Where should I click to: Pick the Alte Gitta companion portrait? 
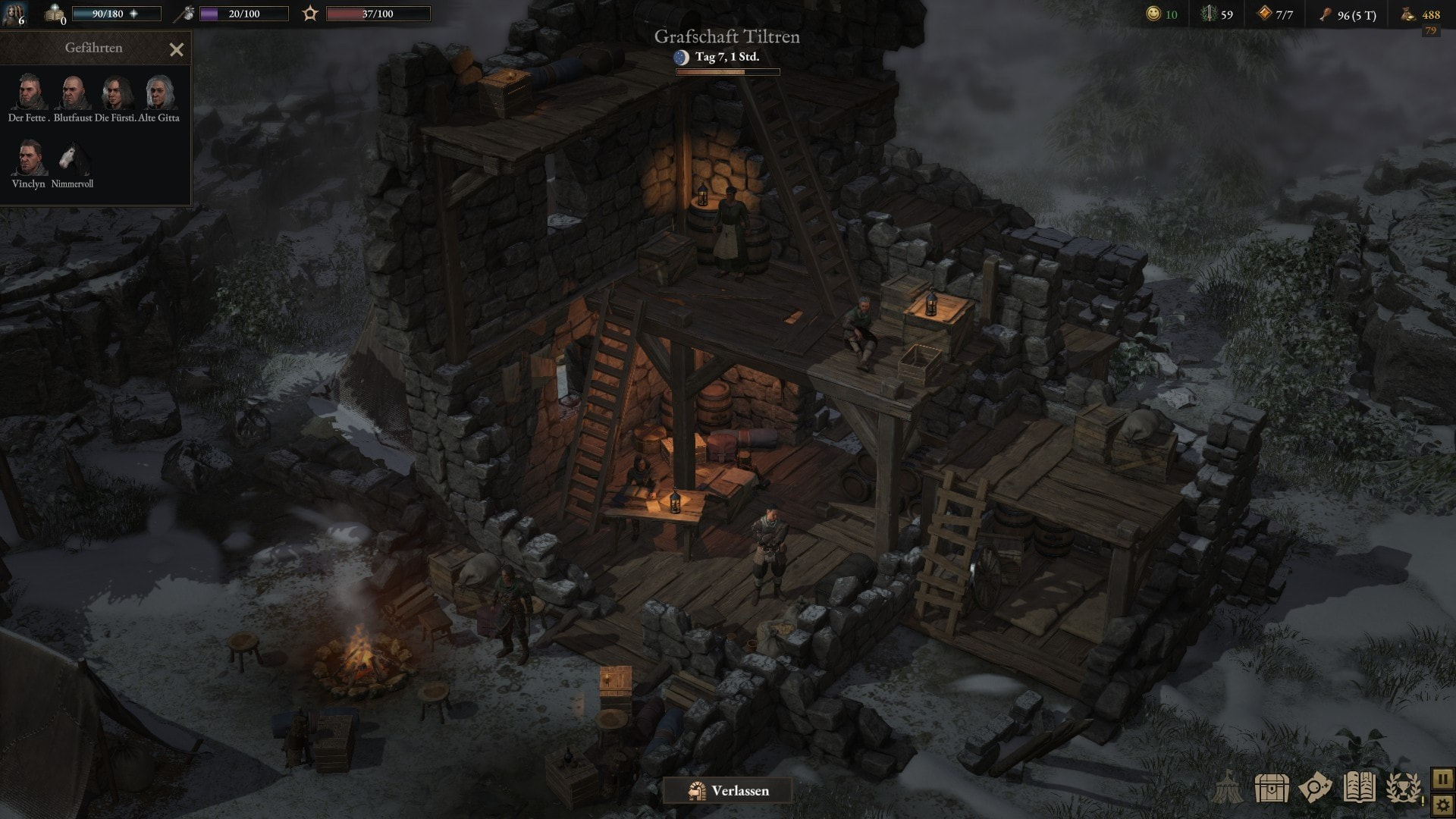point(159,93)
